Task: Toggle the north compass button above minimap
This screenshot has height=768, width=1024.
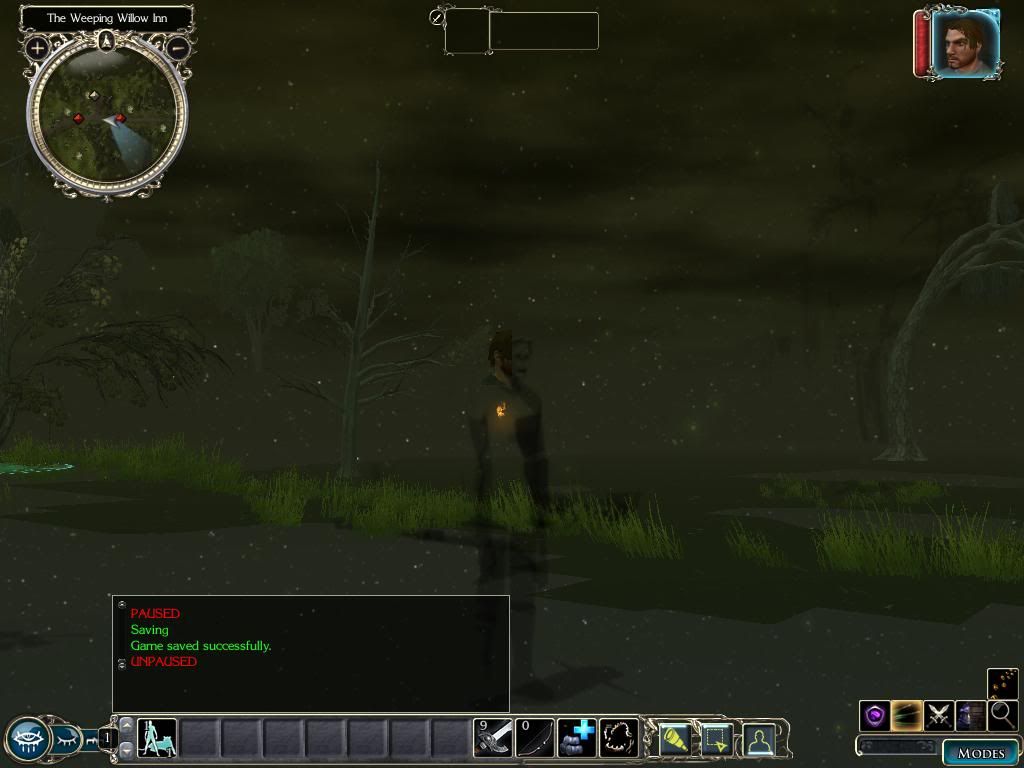Action: [107, 41]
